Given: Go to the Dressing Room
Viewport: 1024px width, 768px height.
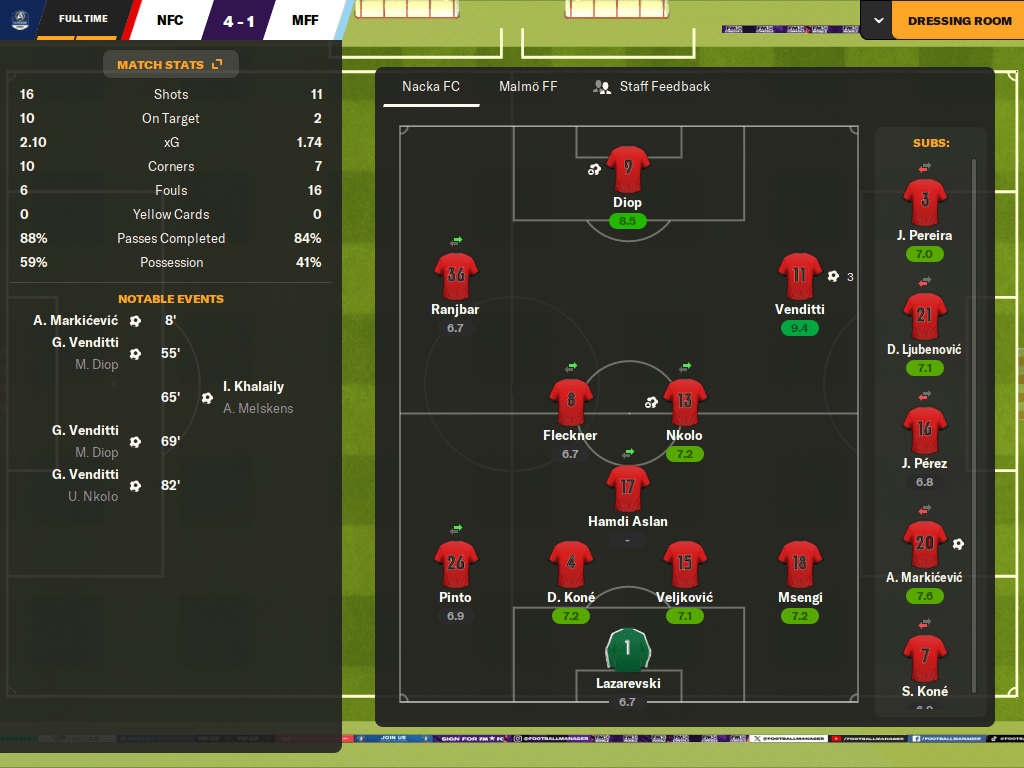Looking at the screenshot, I should click(x=958, y=21).
